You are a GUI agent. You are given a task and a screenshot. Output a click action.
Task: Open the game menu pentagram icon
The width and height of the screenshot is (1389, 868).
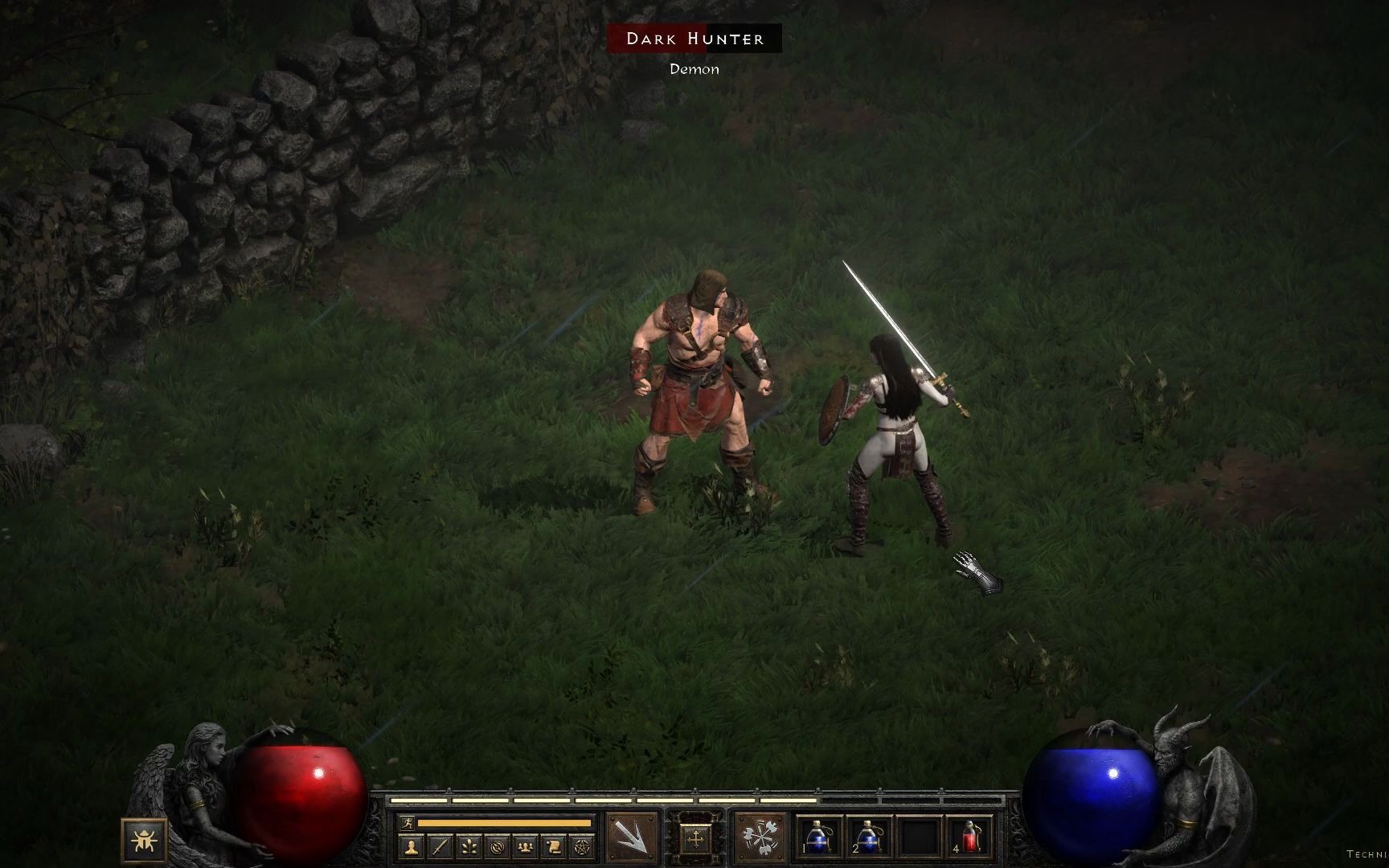point(580,846)
